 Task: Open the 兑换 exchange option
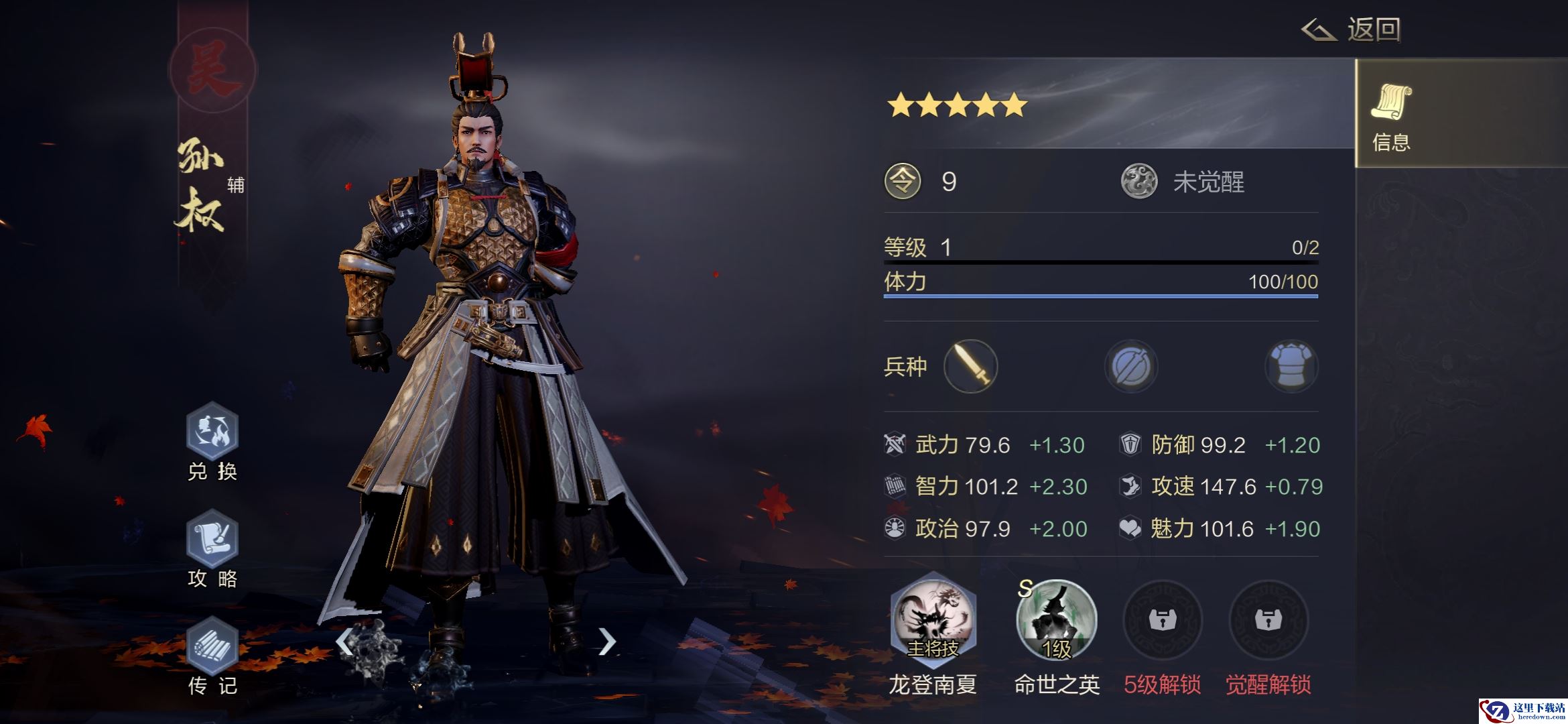(x=212, y=432)
